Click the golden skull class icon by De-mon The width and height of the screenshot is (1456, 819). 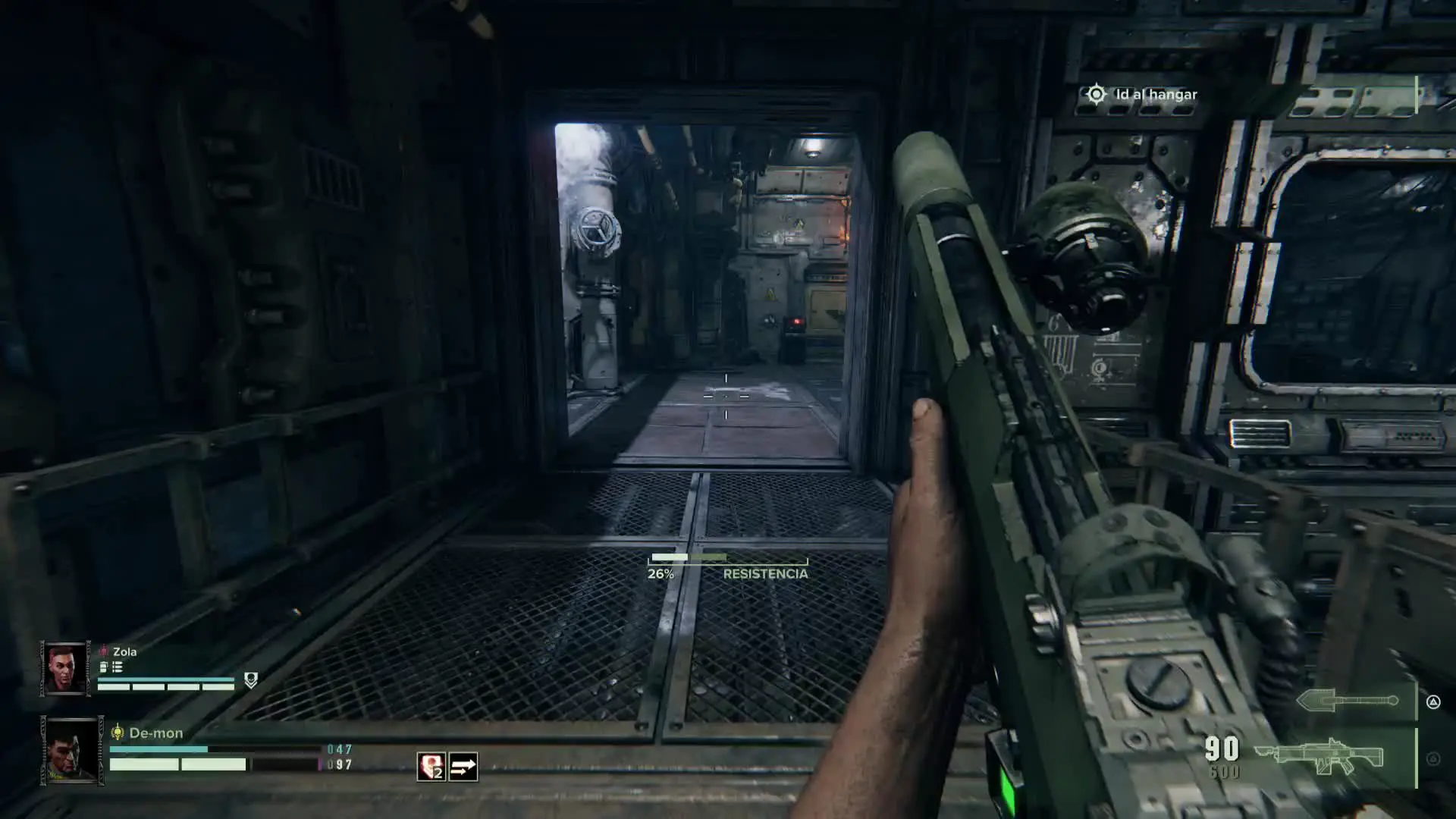click(118, 733)
